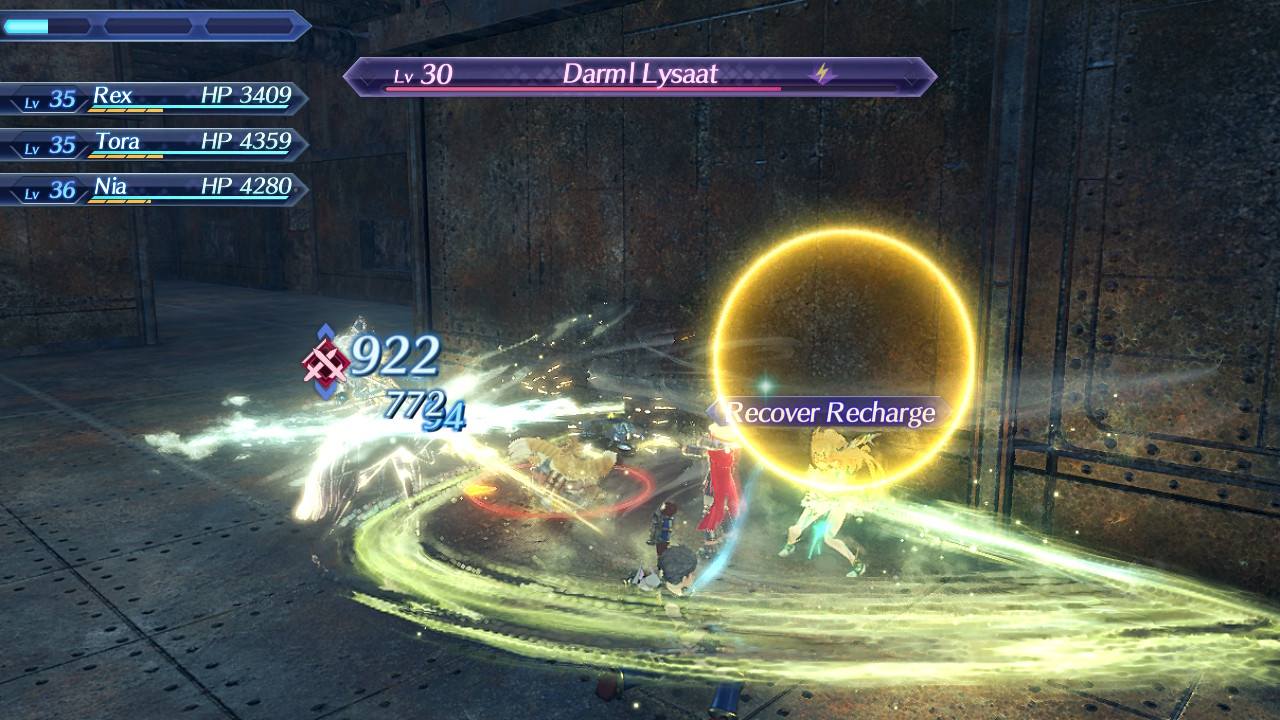Click the lightning element icon on enemy plate

[x=823, y=74]
